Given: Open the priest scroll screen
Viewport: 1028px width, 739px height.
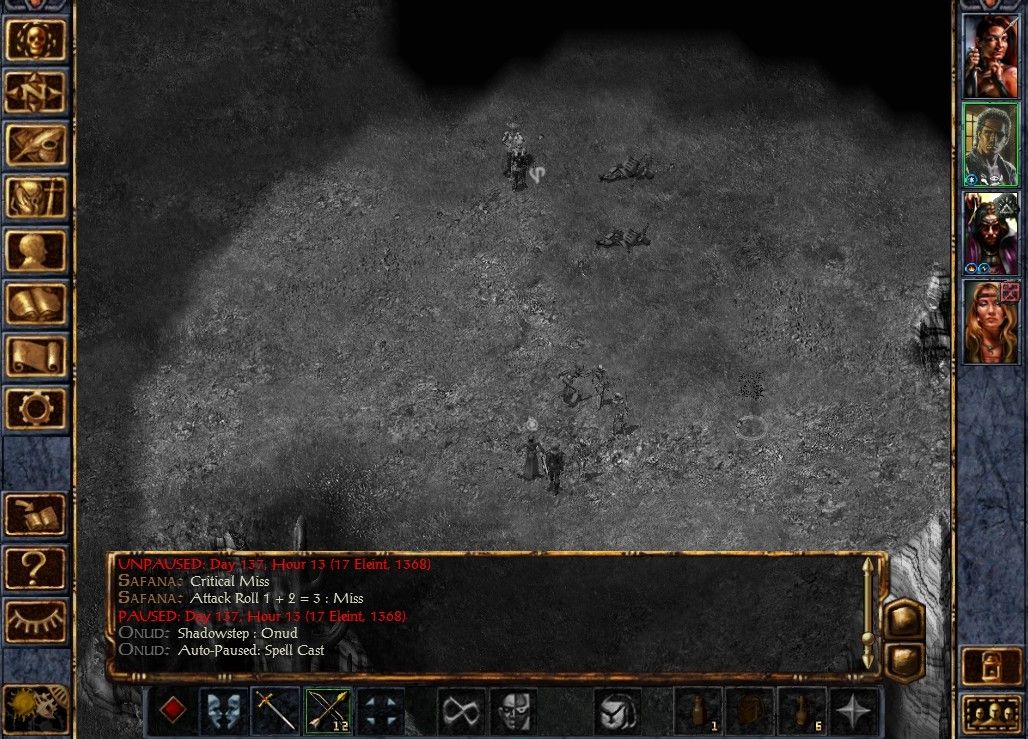Looking at the screenshot, I should [x=36, y=355].
